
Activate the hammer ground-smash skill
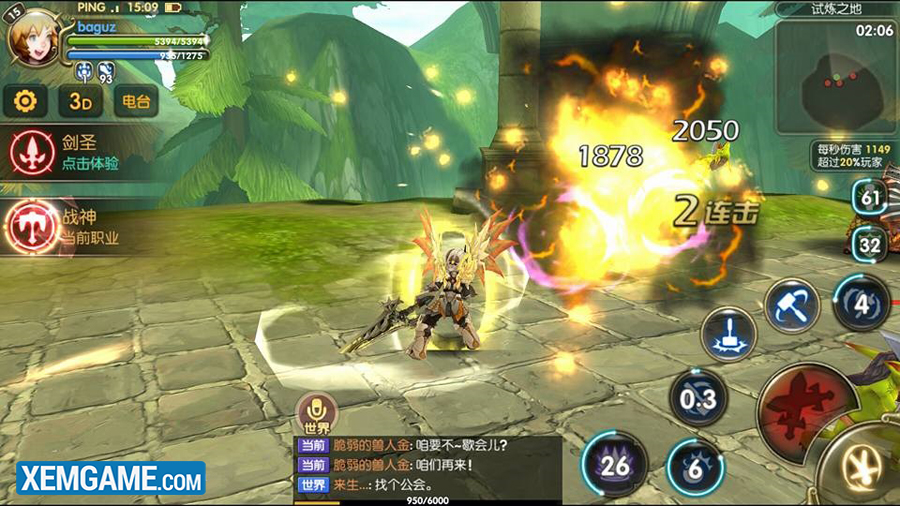tap(728, 333)
